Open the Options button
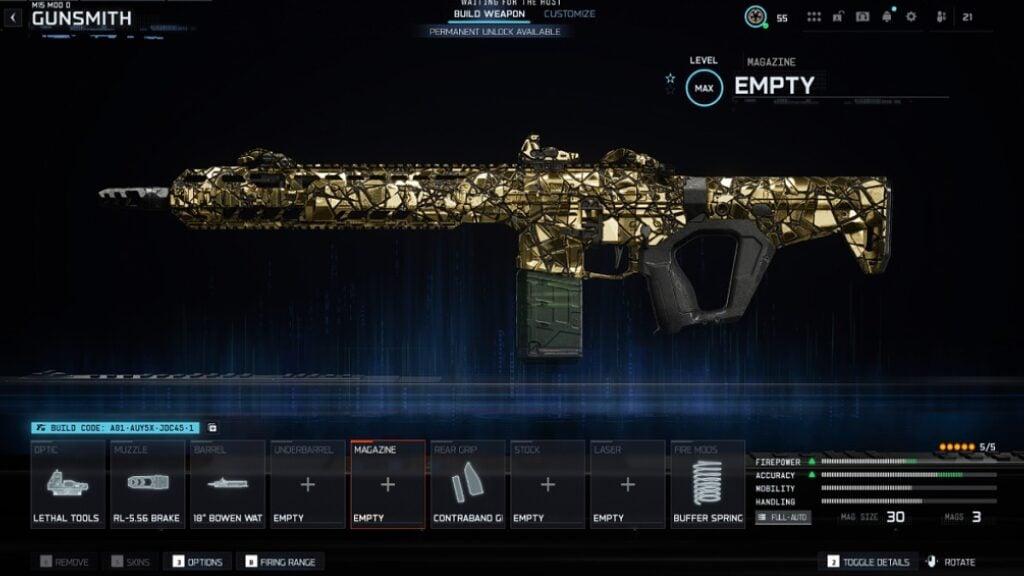Screen dimensions: 1024x576 point(198,562)
